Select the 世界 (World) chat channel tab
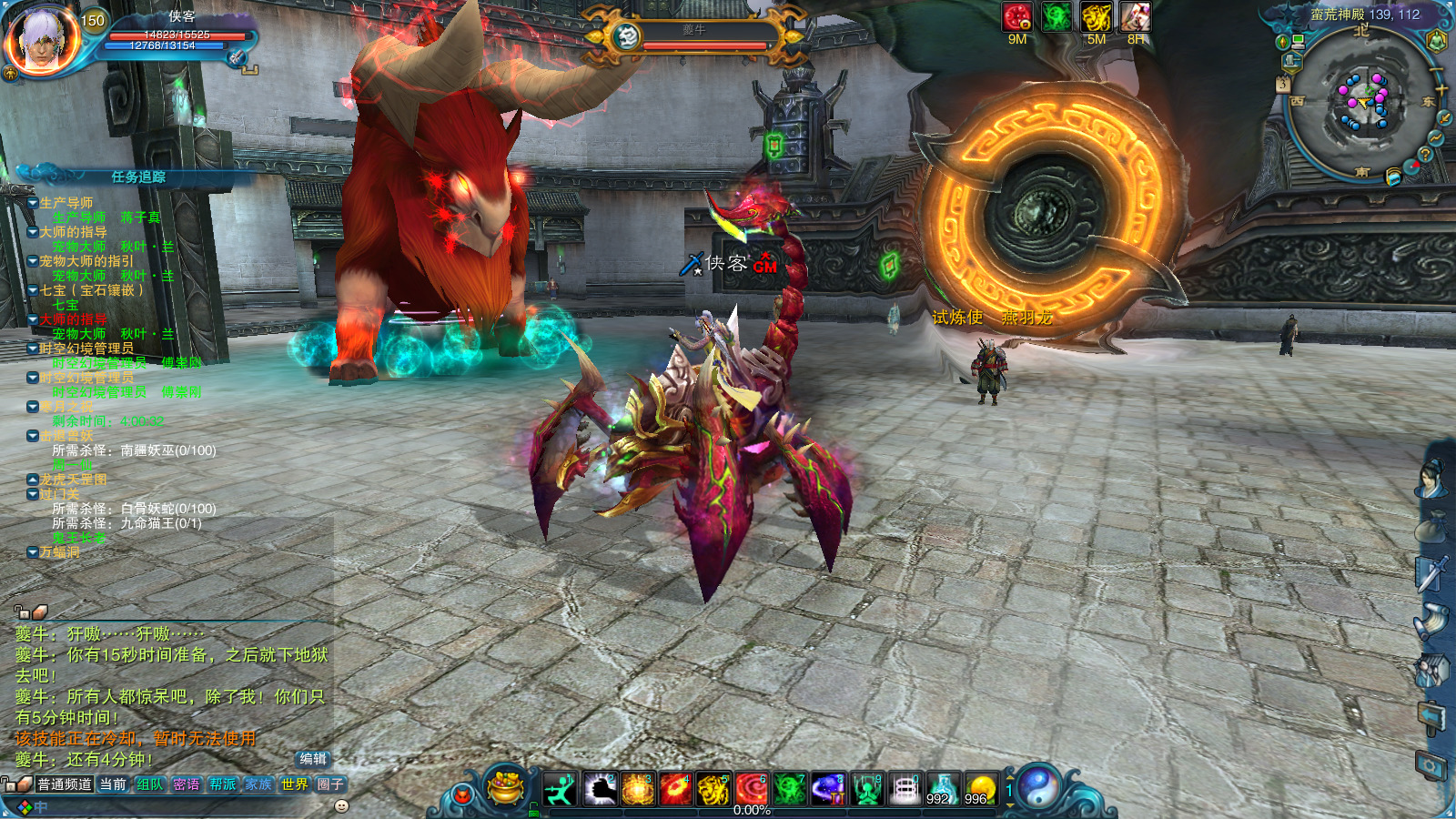 tap(294, 784)
